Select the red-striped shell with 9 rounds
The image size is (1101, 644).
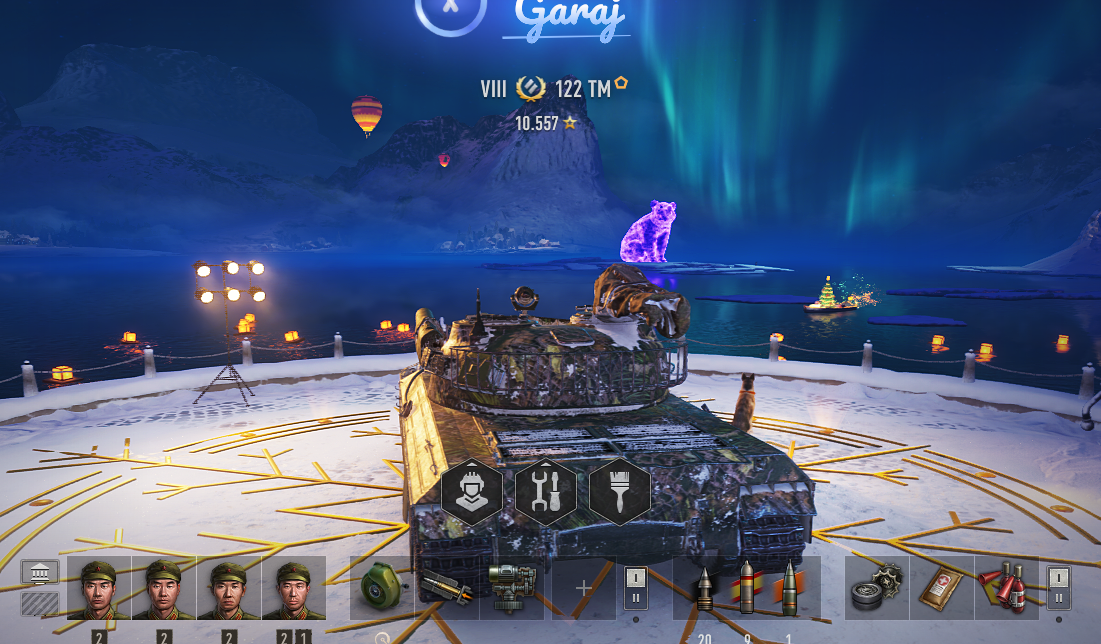(x=746, y=588)
